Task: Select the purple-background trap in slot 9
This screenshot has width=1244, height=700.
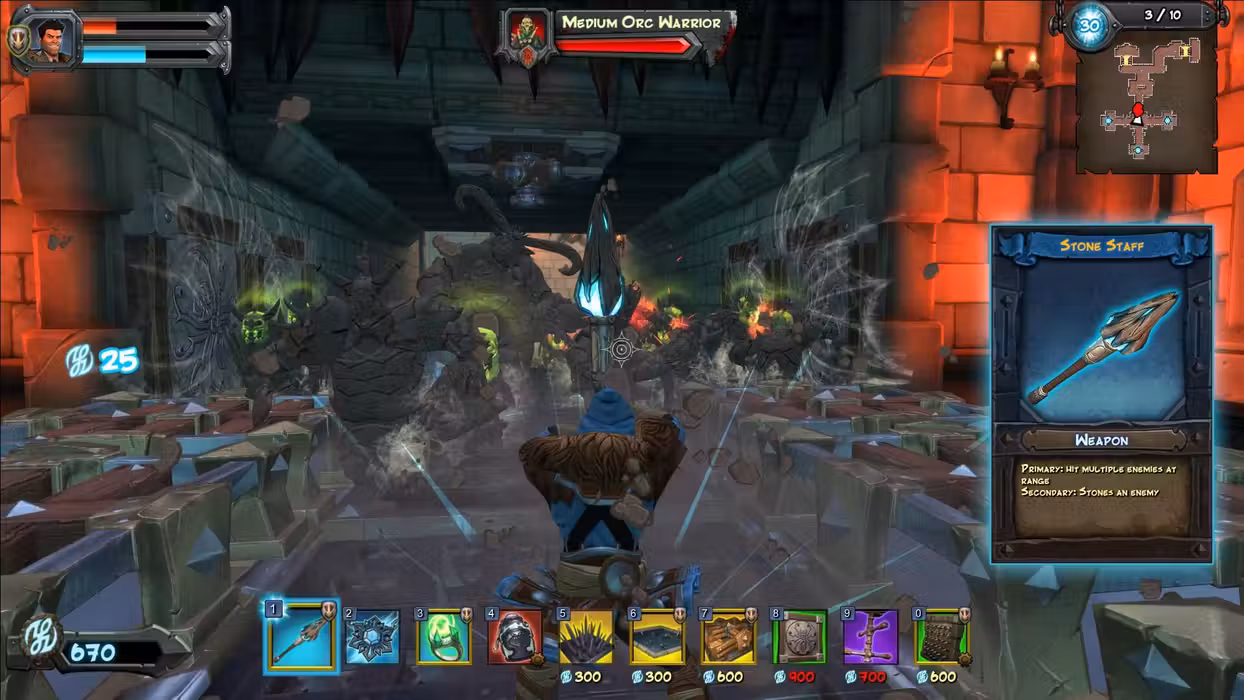Action: point(870,637)
